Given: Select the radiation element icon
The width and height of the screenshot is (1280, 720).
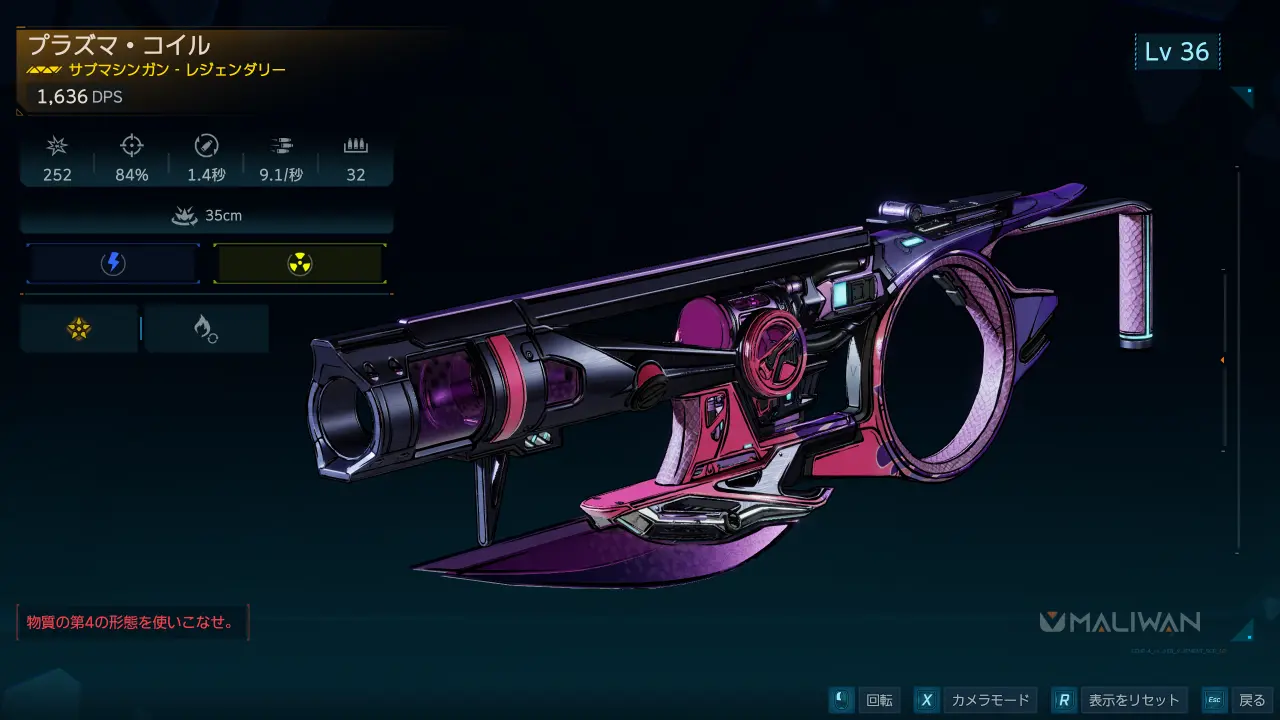Looking at the screenshot, I should coord(299,264).
